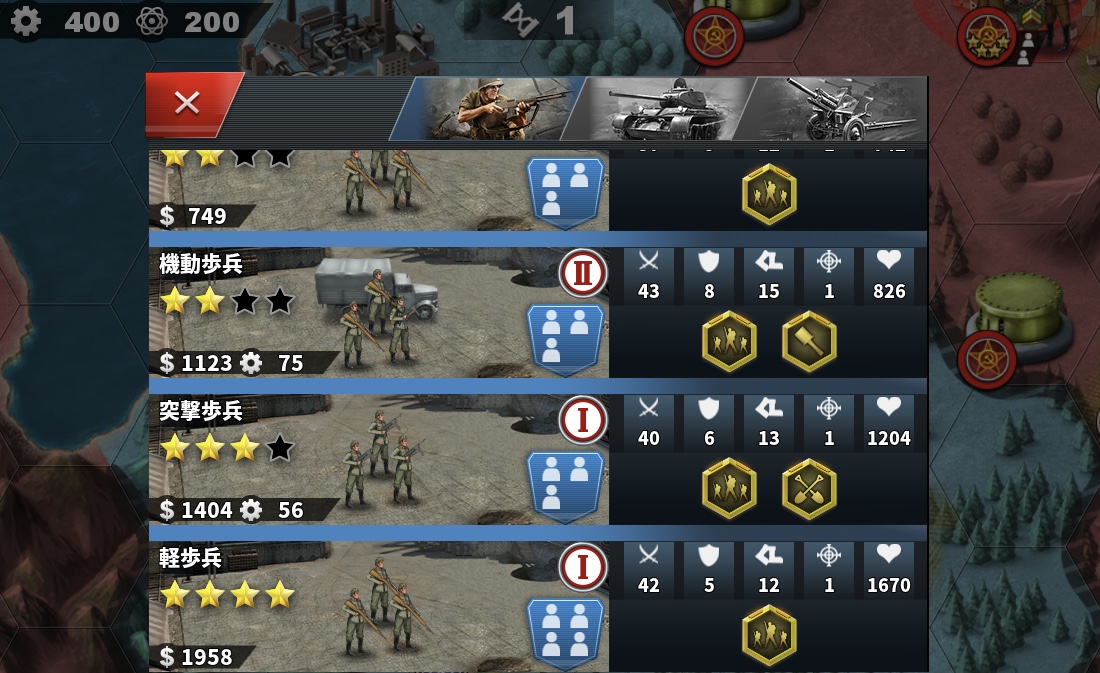
Task: Click the red tier II badge
Action: [x=583, y=273]
